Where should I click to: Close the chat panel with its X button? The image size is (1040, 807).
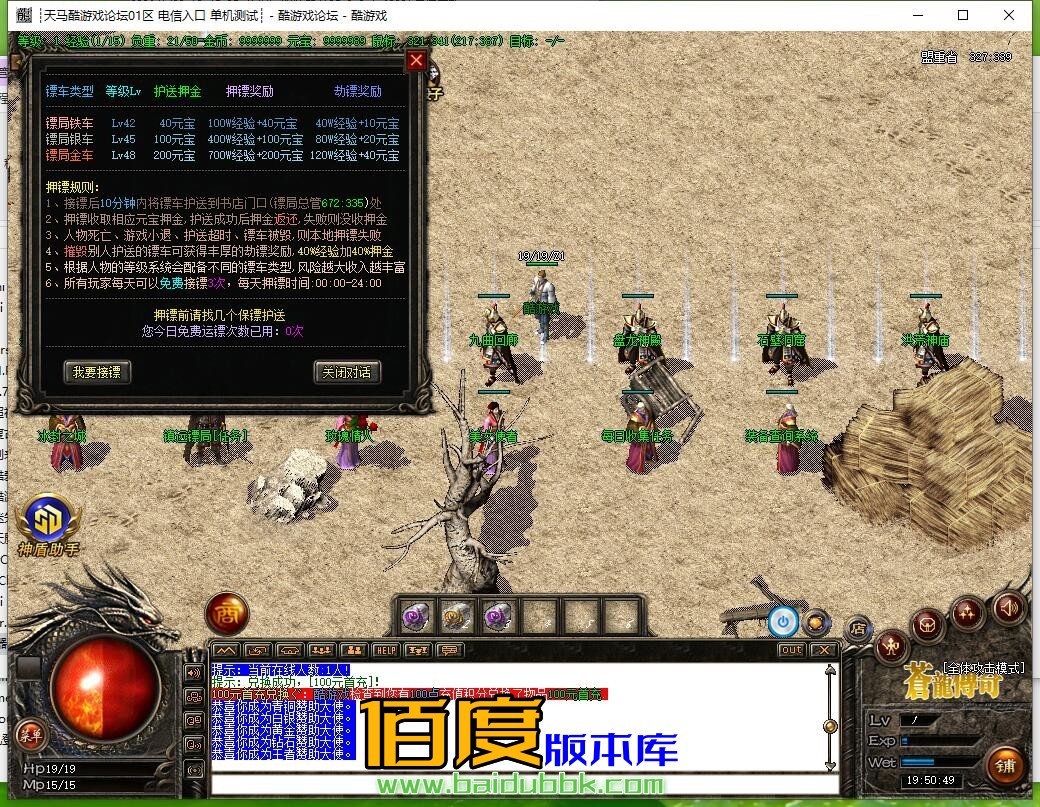[x=823, y=650]
